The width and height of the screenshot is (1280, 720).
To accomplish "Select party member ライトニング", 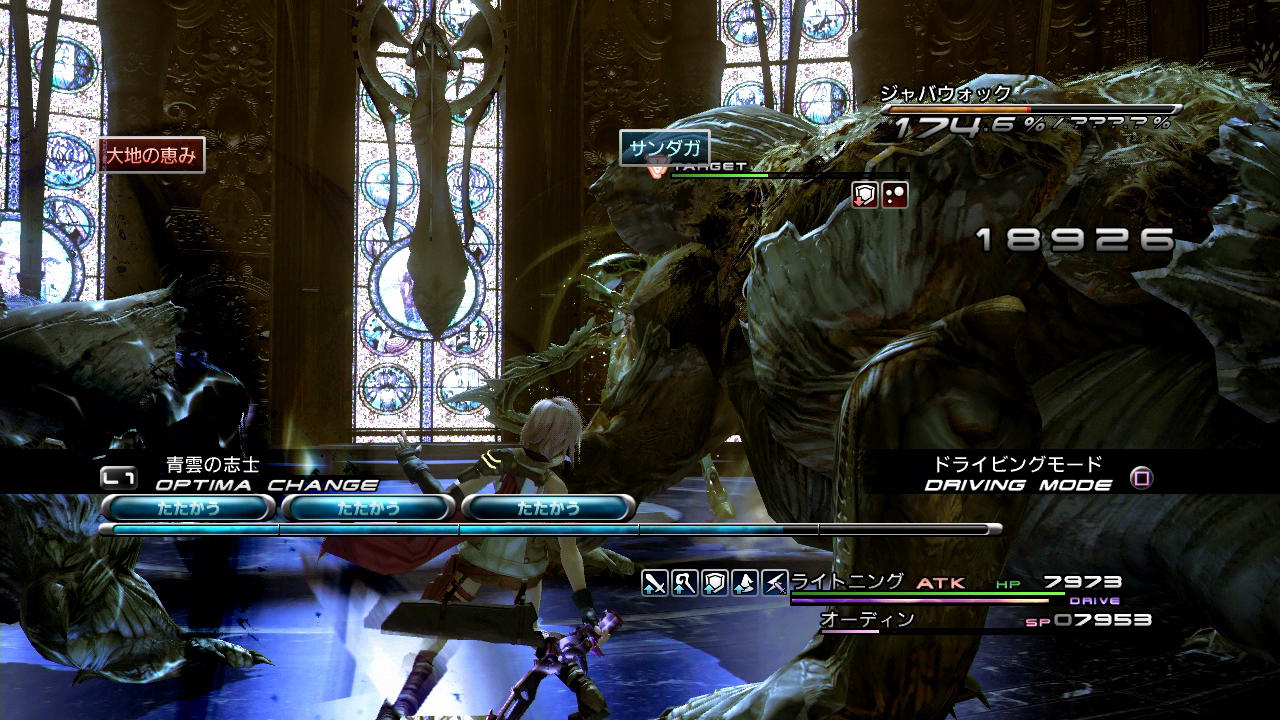I will point(847,581).
